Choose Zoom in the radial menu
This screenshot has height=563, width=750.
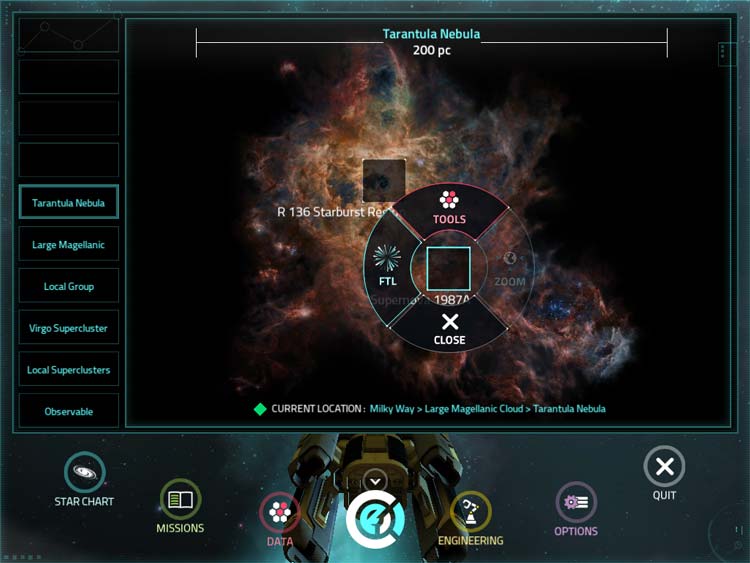(509, 267)
